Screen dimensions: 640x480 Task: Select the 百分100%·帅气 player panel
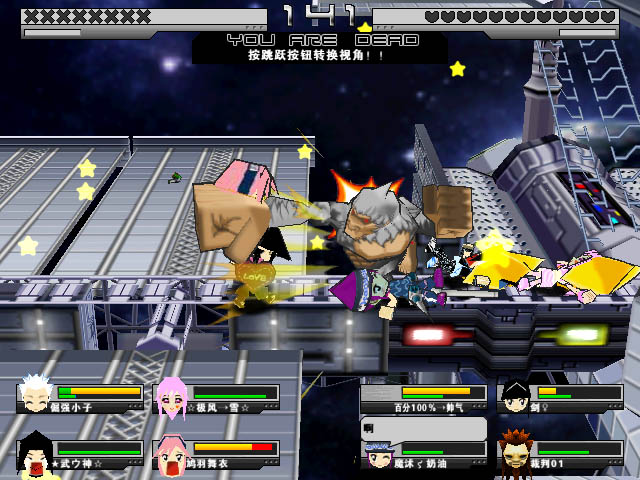click(424, 398)
